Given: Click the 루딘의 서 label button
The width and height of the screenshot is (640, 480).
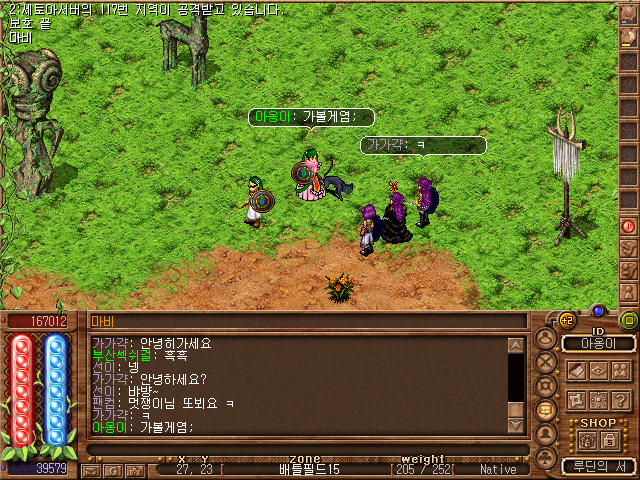Looking at the screenshot, I should click(599, 466).
